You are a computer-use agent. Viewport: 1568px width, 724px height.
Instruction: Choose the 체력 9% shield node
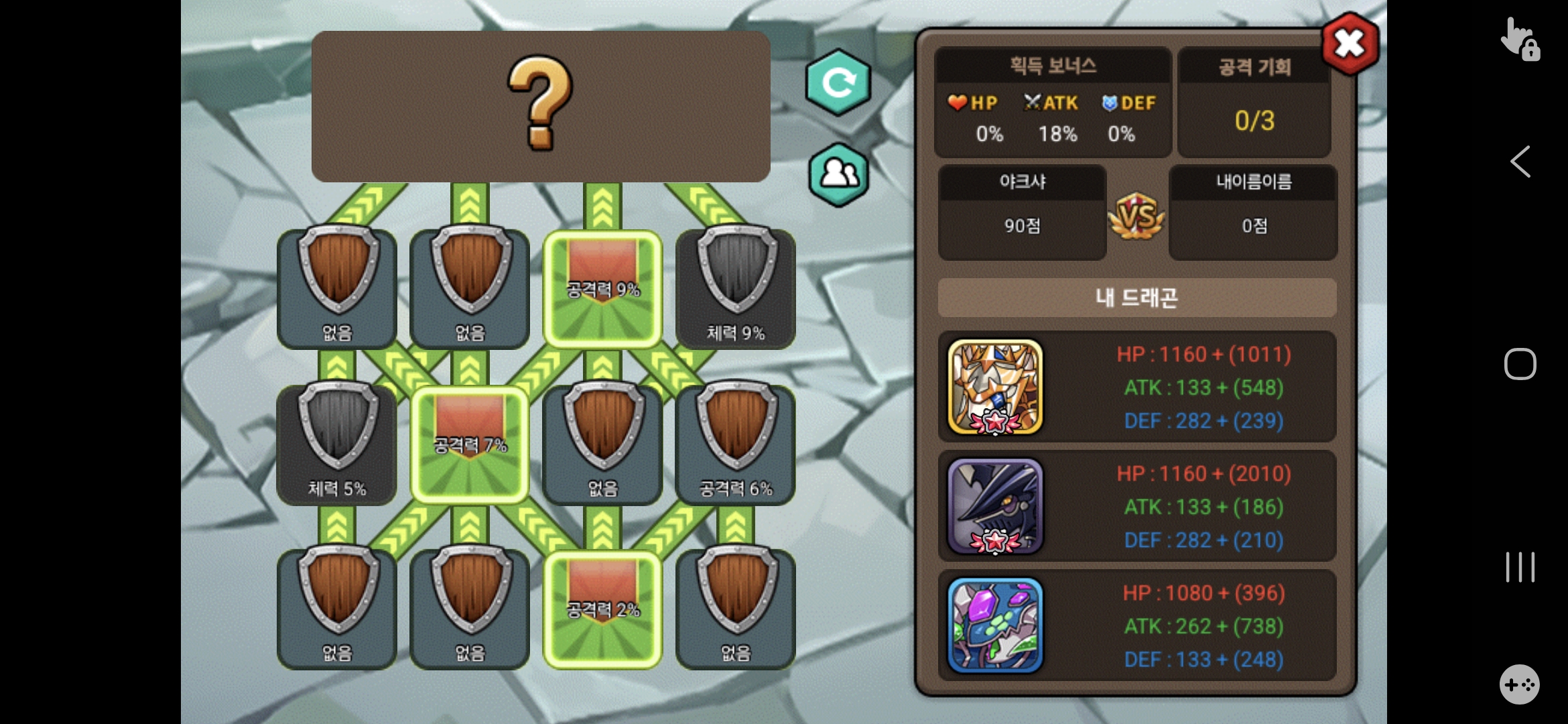point(736,287)
